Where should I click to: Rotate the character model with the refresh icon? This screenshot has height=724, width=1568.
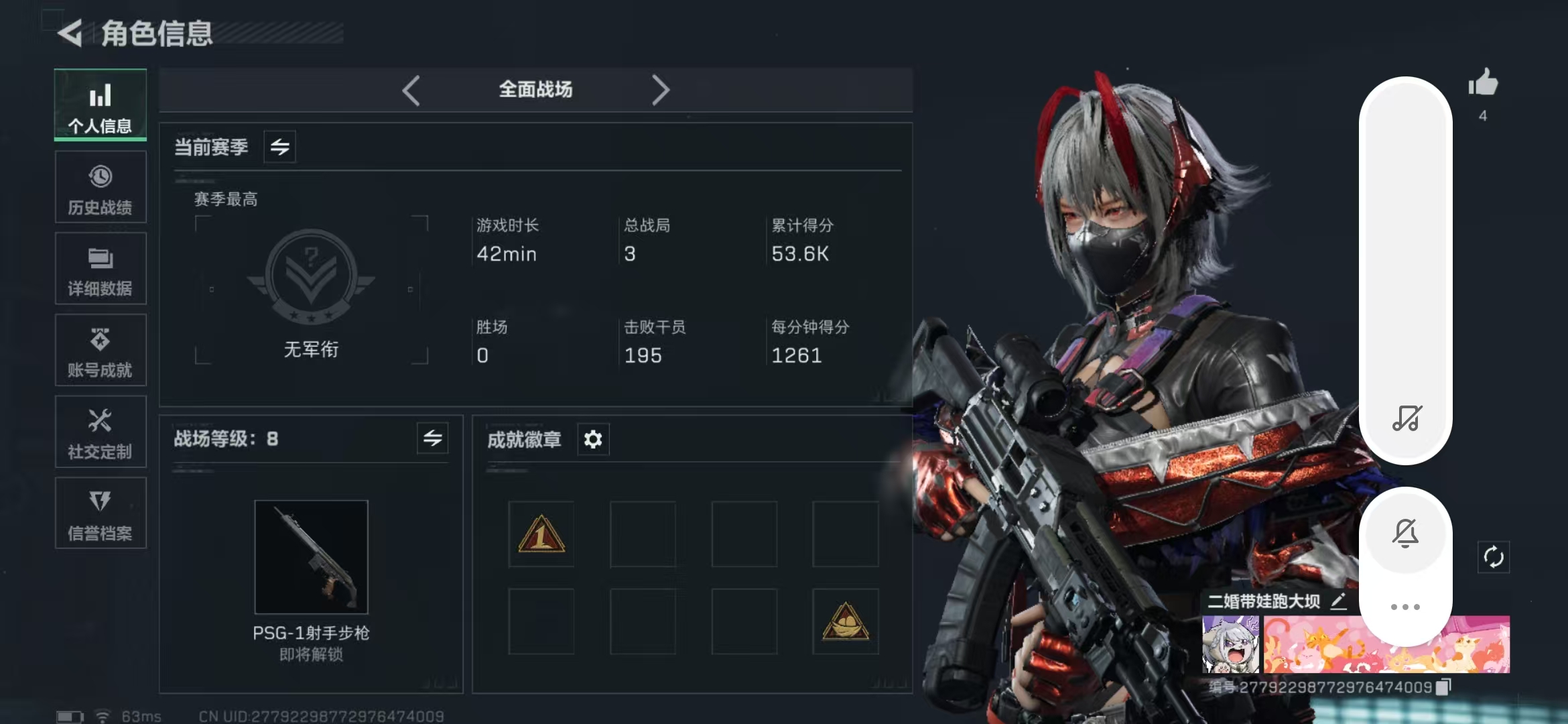click(x=1494, y=557)
